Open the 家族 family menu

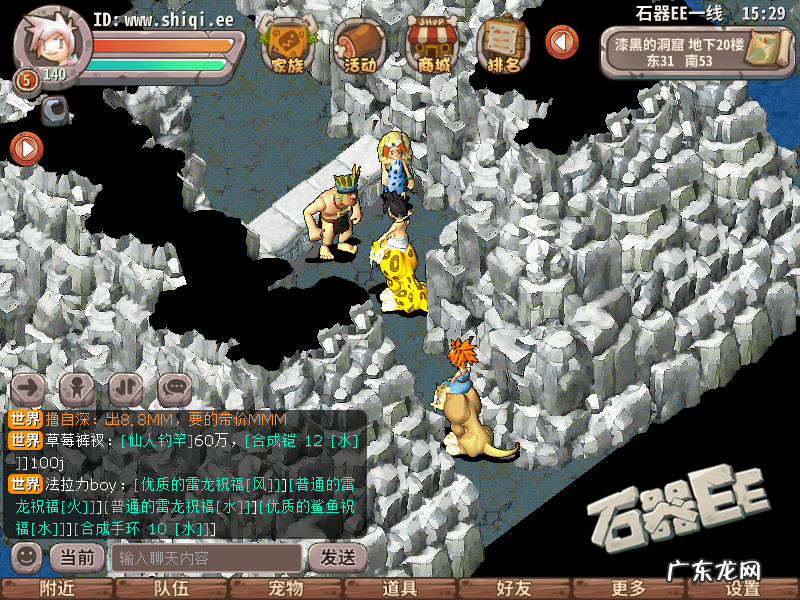tap(286, 45)
